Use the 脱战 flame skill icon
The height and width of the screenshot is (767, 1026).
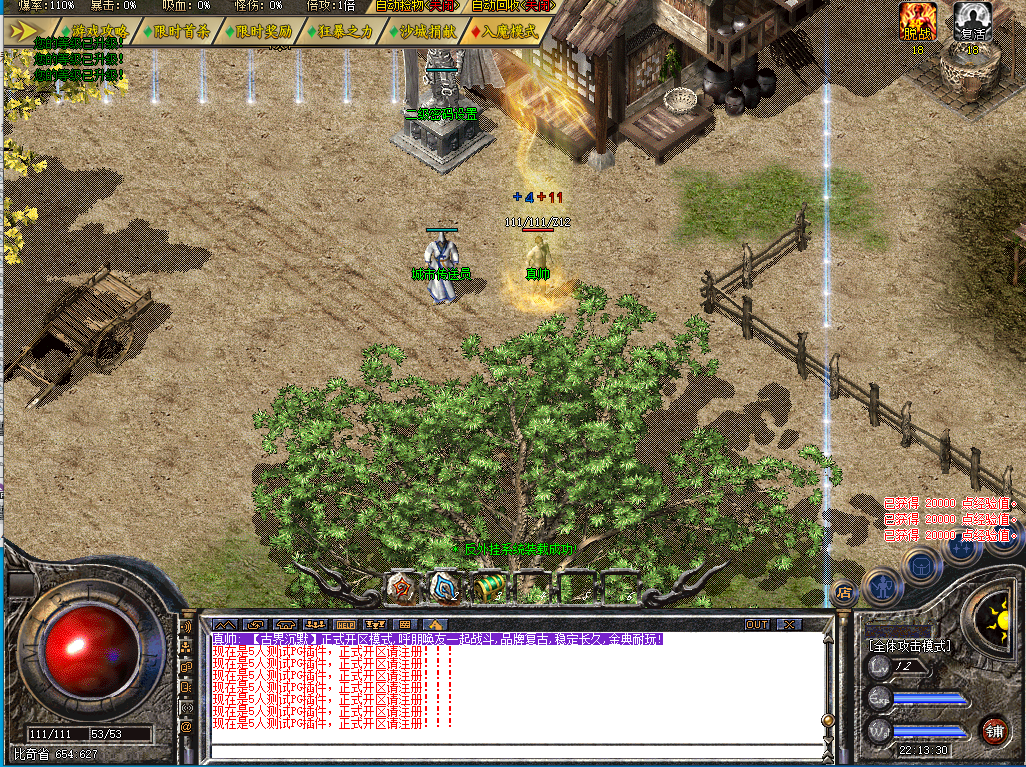coord(917,17)
